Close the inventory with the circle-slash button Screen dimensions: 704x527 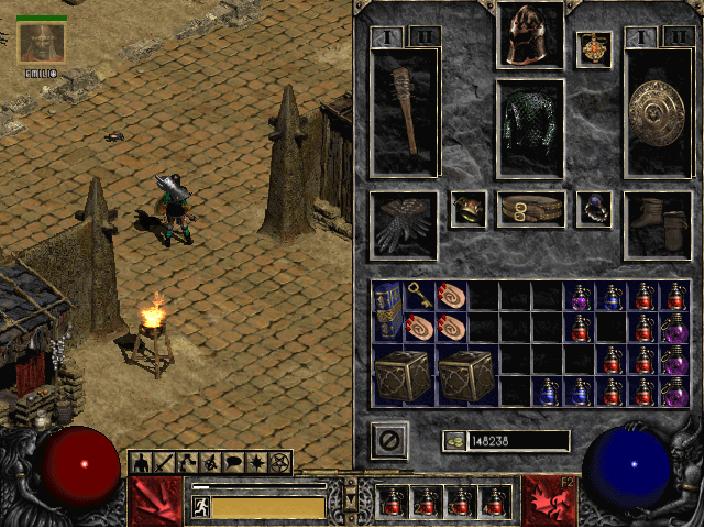pyautogui.click(x=389, y=440)
